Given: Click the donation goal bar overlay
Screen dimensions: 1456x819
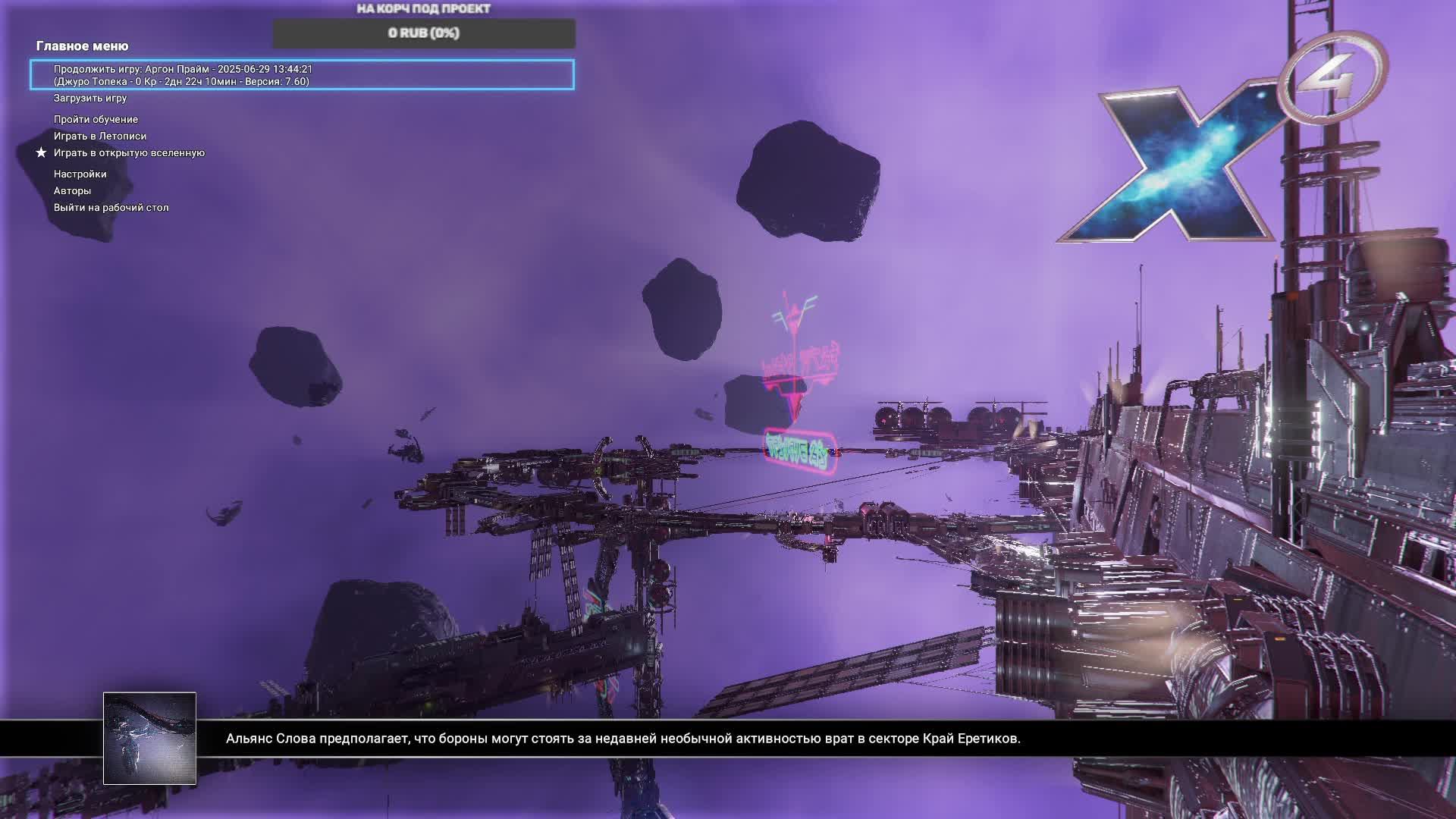Looking at the screenshot, I should point(424,33).
